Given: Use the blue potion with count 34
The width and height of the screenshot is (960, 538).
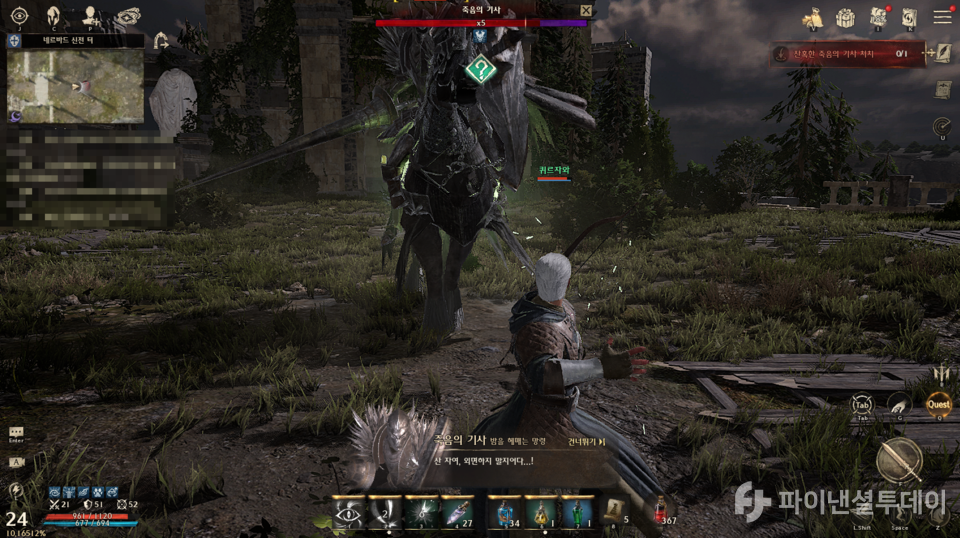Looking at the screenshot, I should pyautogui.click(x=505, y=511).
